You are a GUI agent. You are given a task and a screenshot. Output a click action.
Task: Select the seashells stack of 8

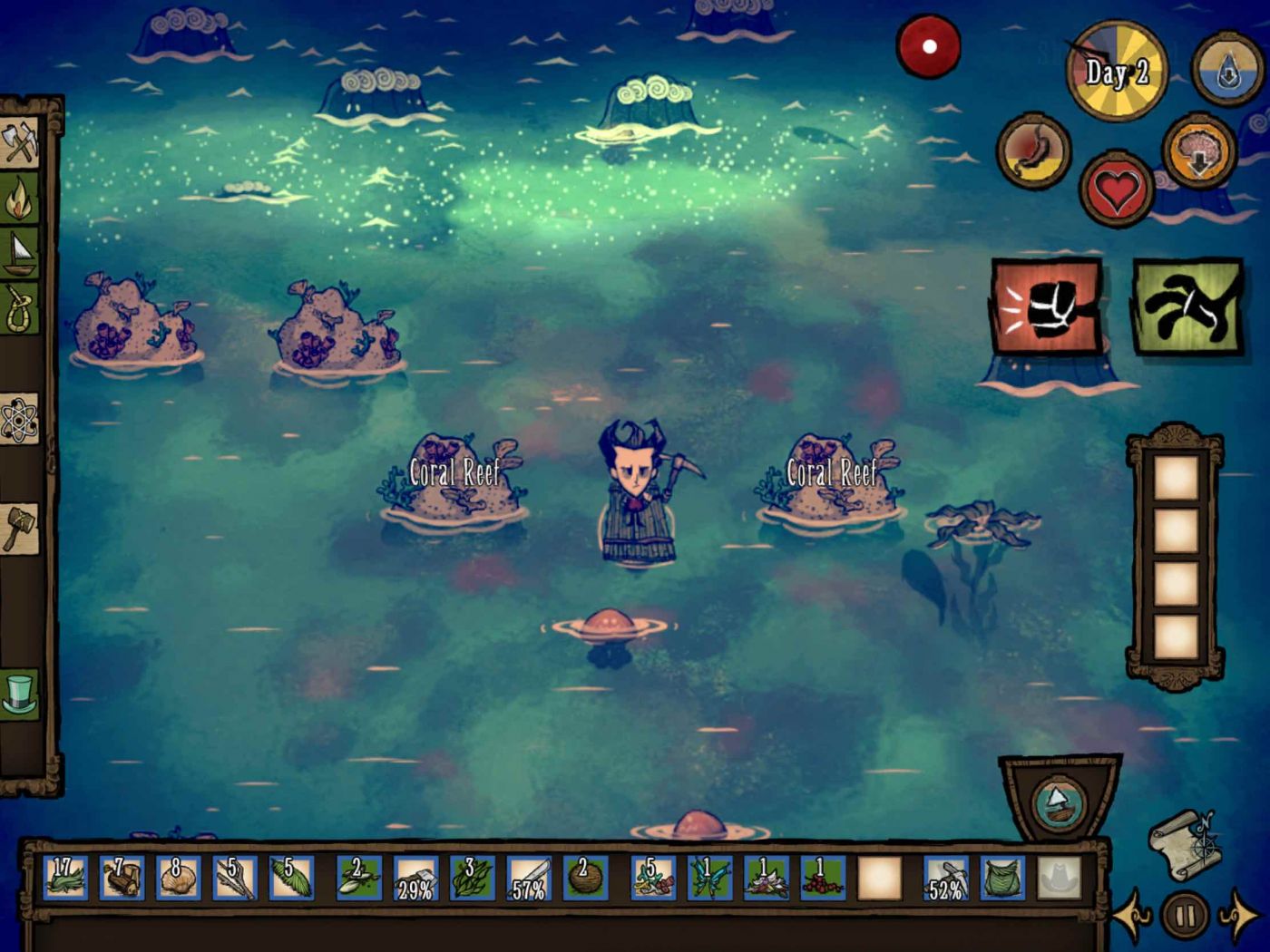(178, 879)
